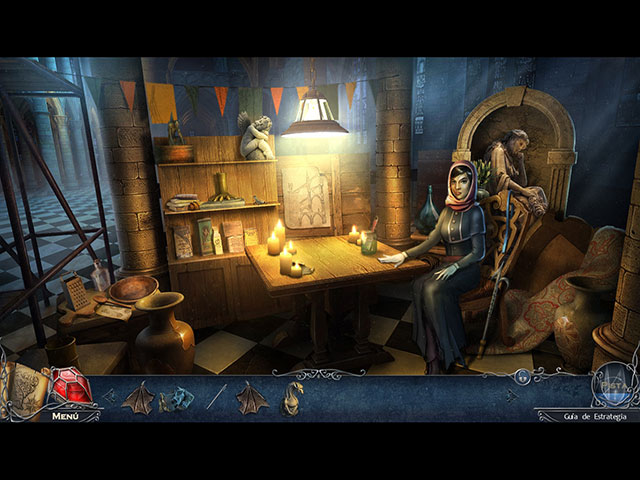This screenshot has width=640, height=480.
Task: Toggle the inventory padlock
Action: (x=521, y=378)
